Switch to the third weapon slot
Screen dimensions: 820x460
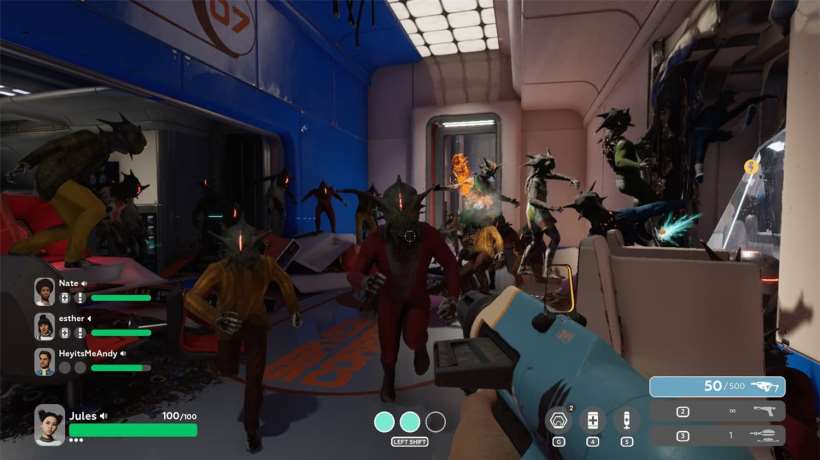(x=716, y=436)
